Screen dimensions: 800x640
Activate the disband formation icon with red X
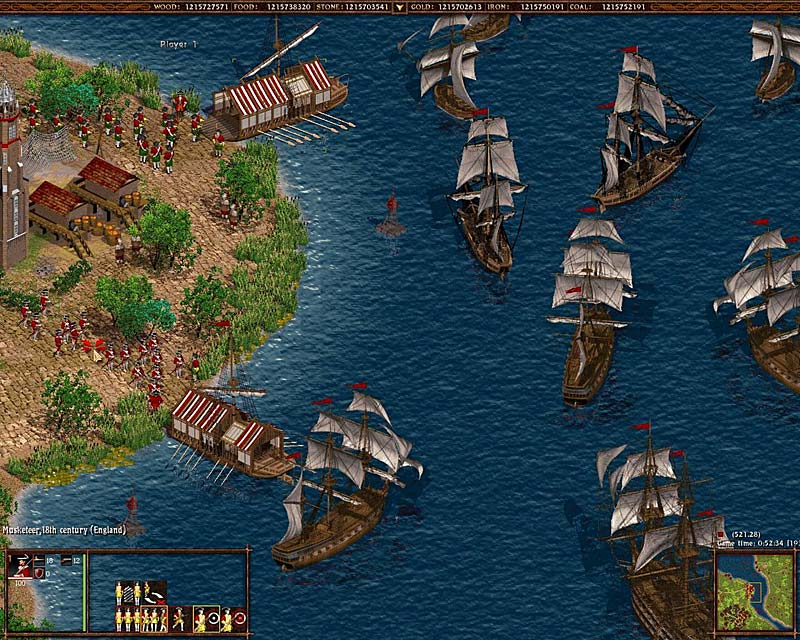(154, 593)
